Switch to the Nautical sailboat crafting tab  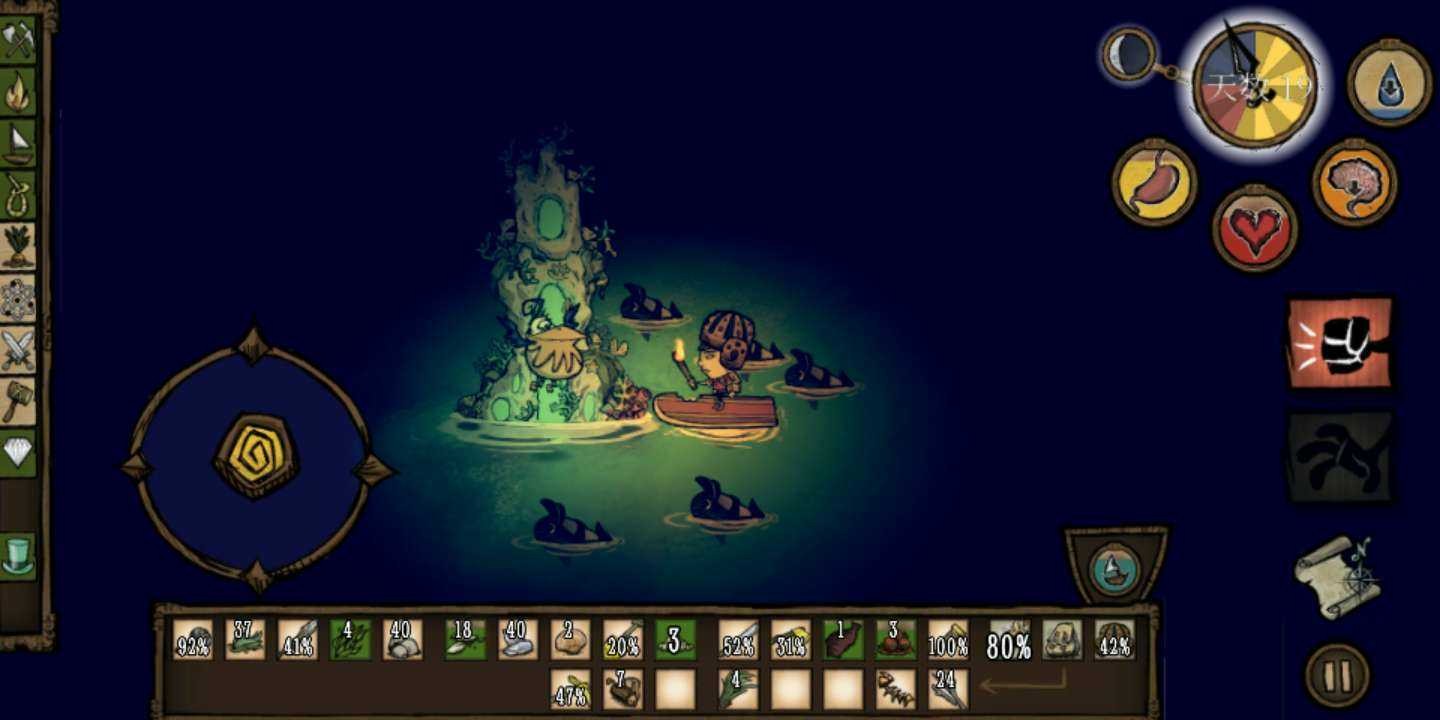(x=18, y=143)
